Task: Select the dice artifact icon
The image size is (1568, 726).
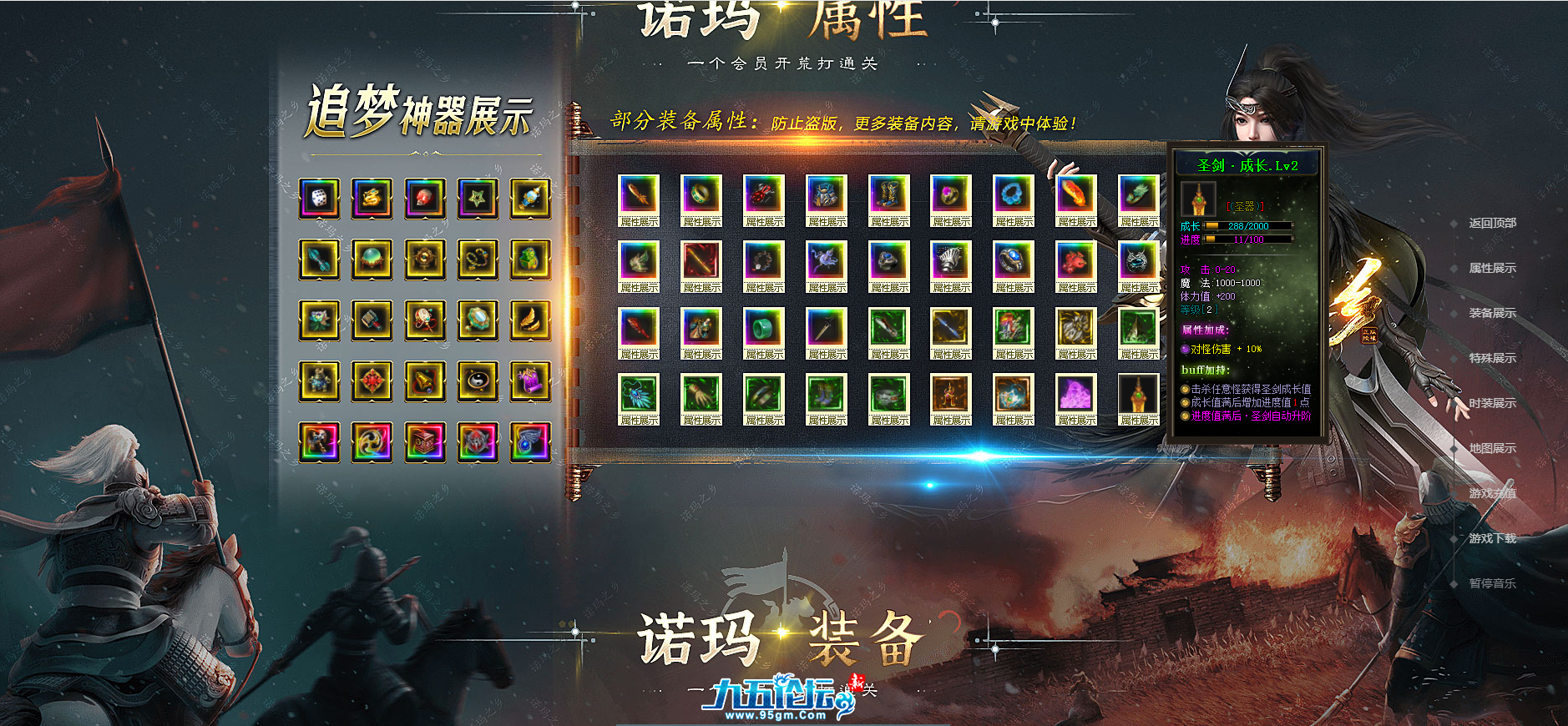Action: (320, 198)
